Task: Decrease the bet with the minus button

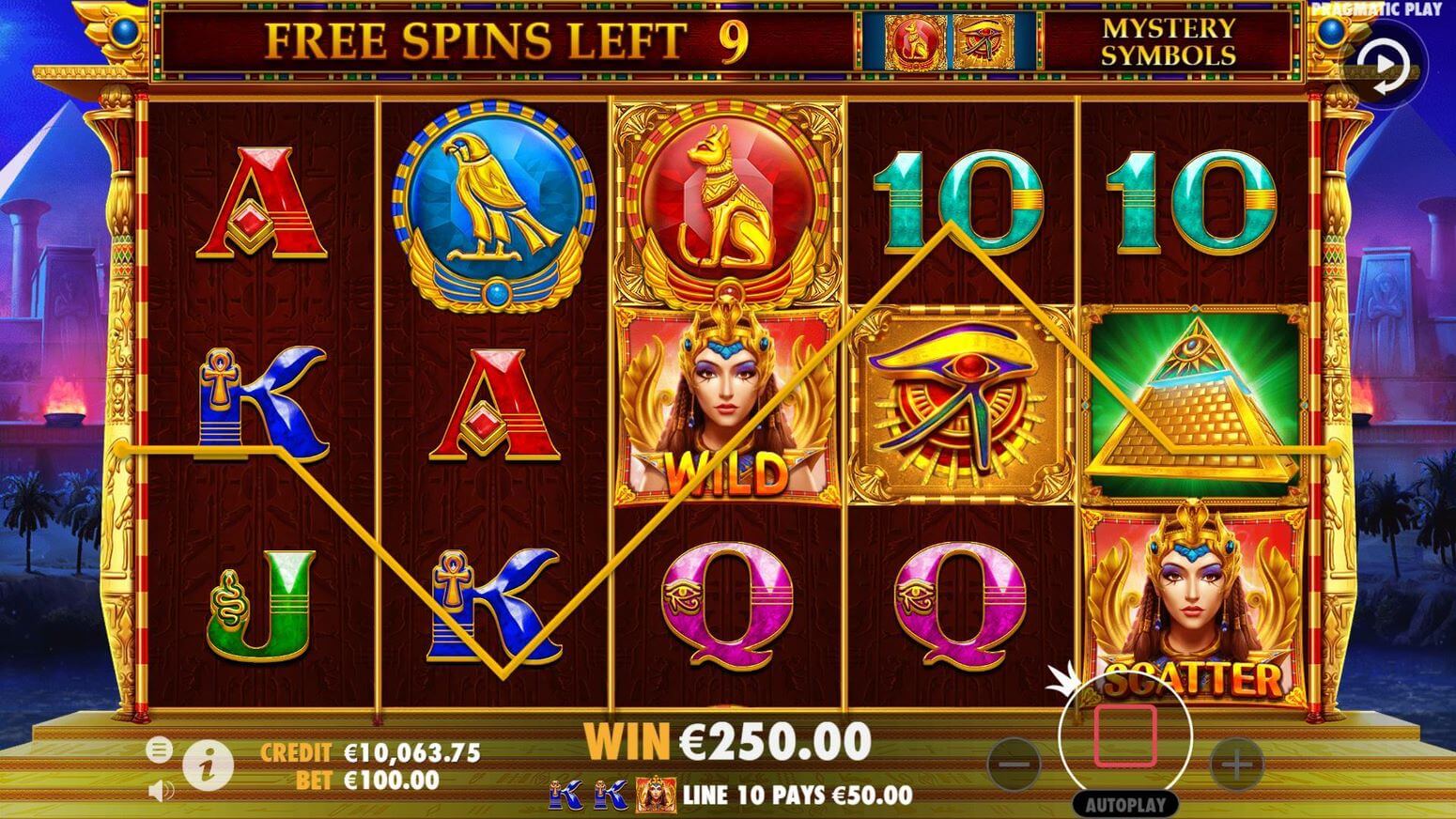Action: (x=1015, y=764)
